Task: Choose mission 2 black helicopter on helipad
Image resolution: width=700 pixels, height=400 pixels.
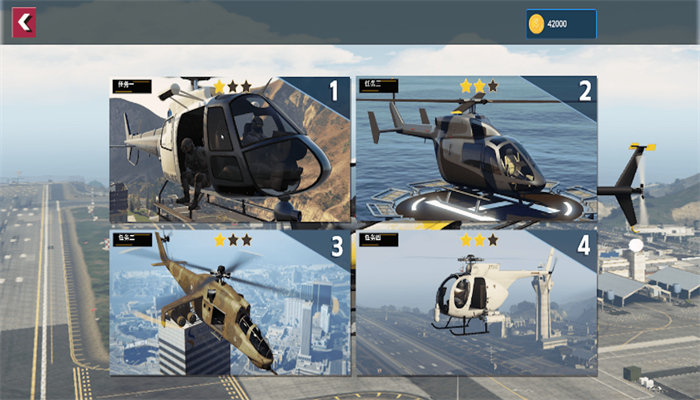Action: 476,149
